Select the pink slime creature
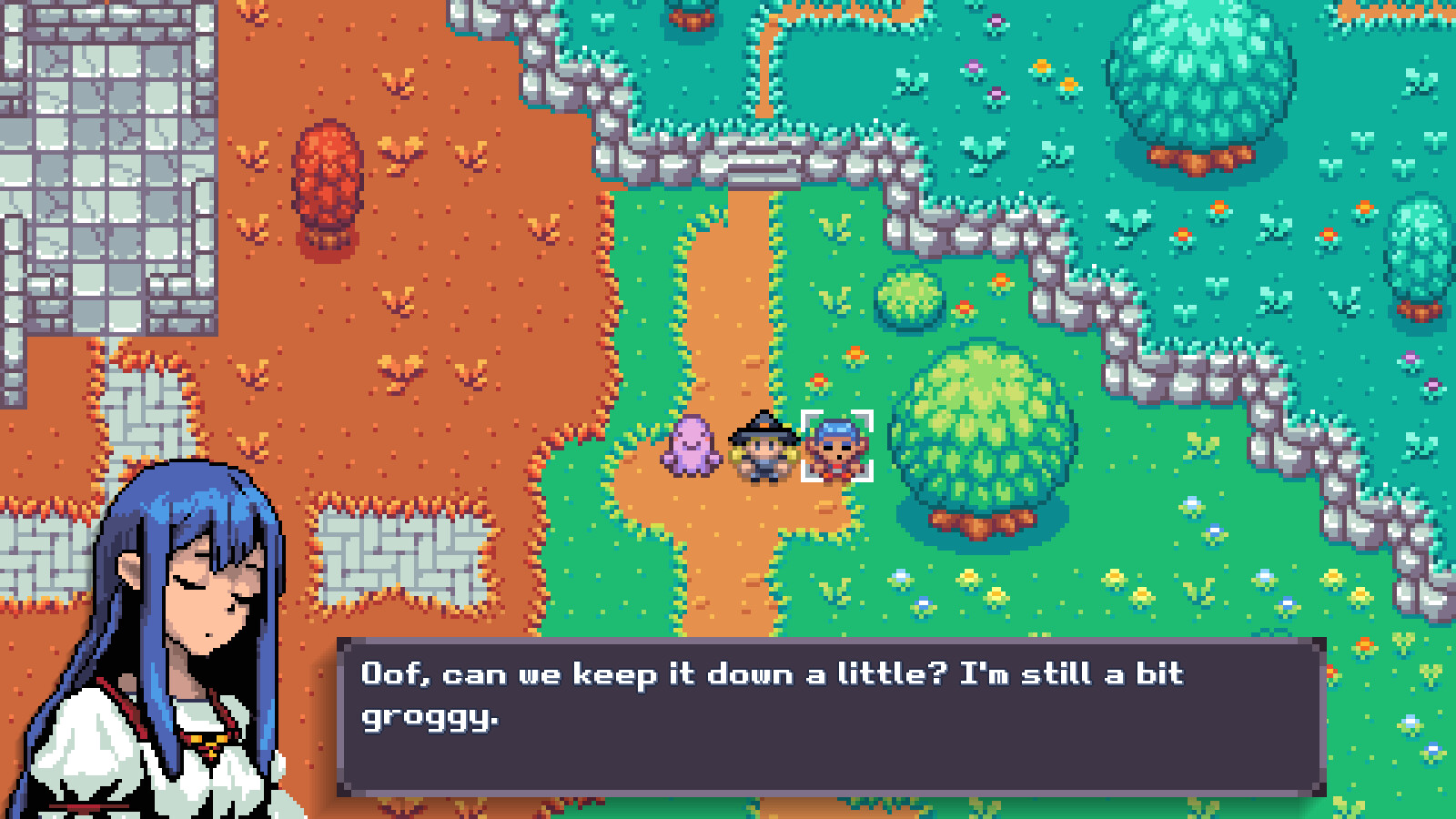Image resolution: width=1456 pixels, height=819 pixels. pyautogui.click(x=693, y=448)
